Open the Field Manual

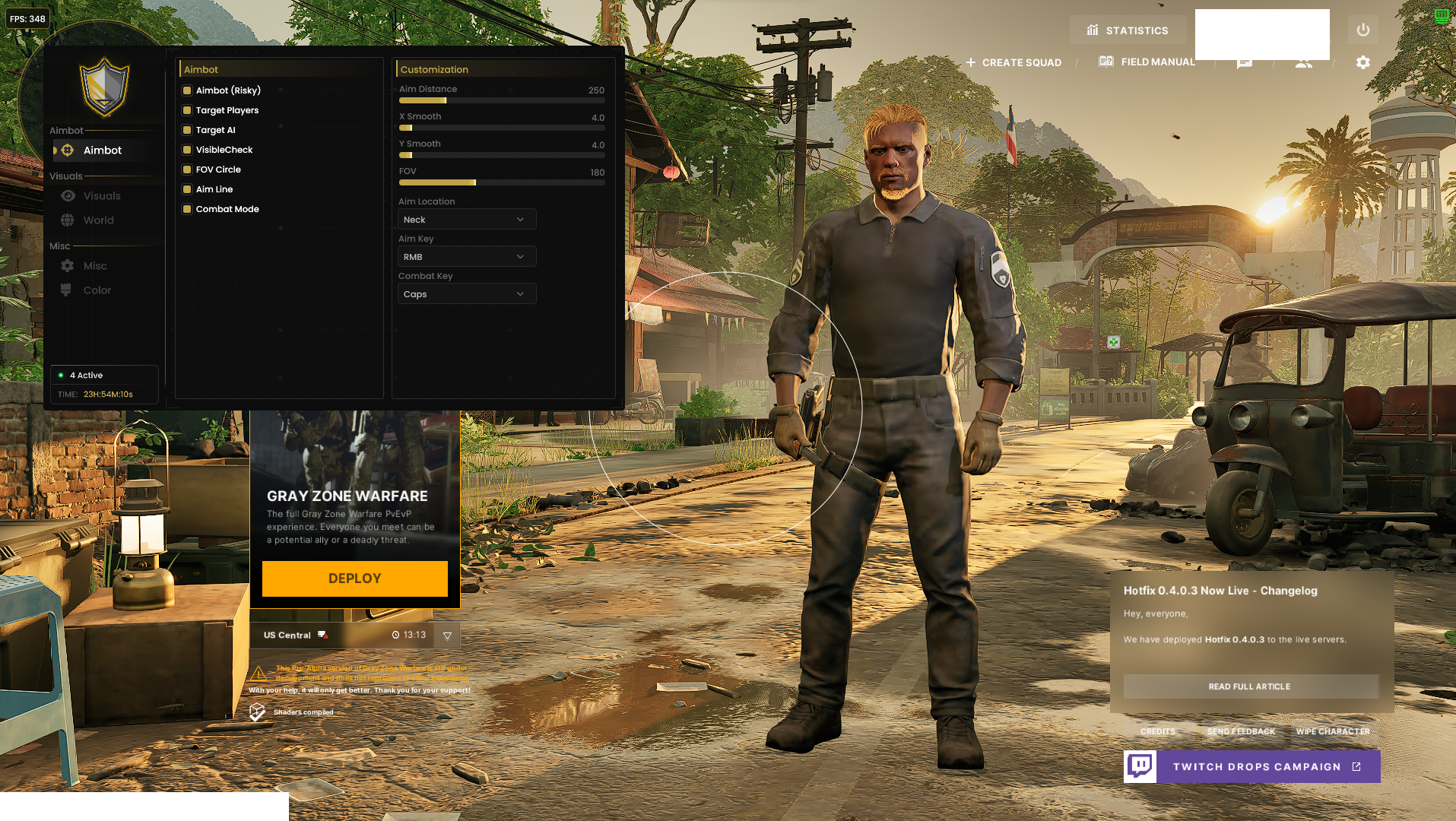pyautogui.click(x=1147, y=62)
